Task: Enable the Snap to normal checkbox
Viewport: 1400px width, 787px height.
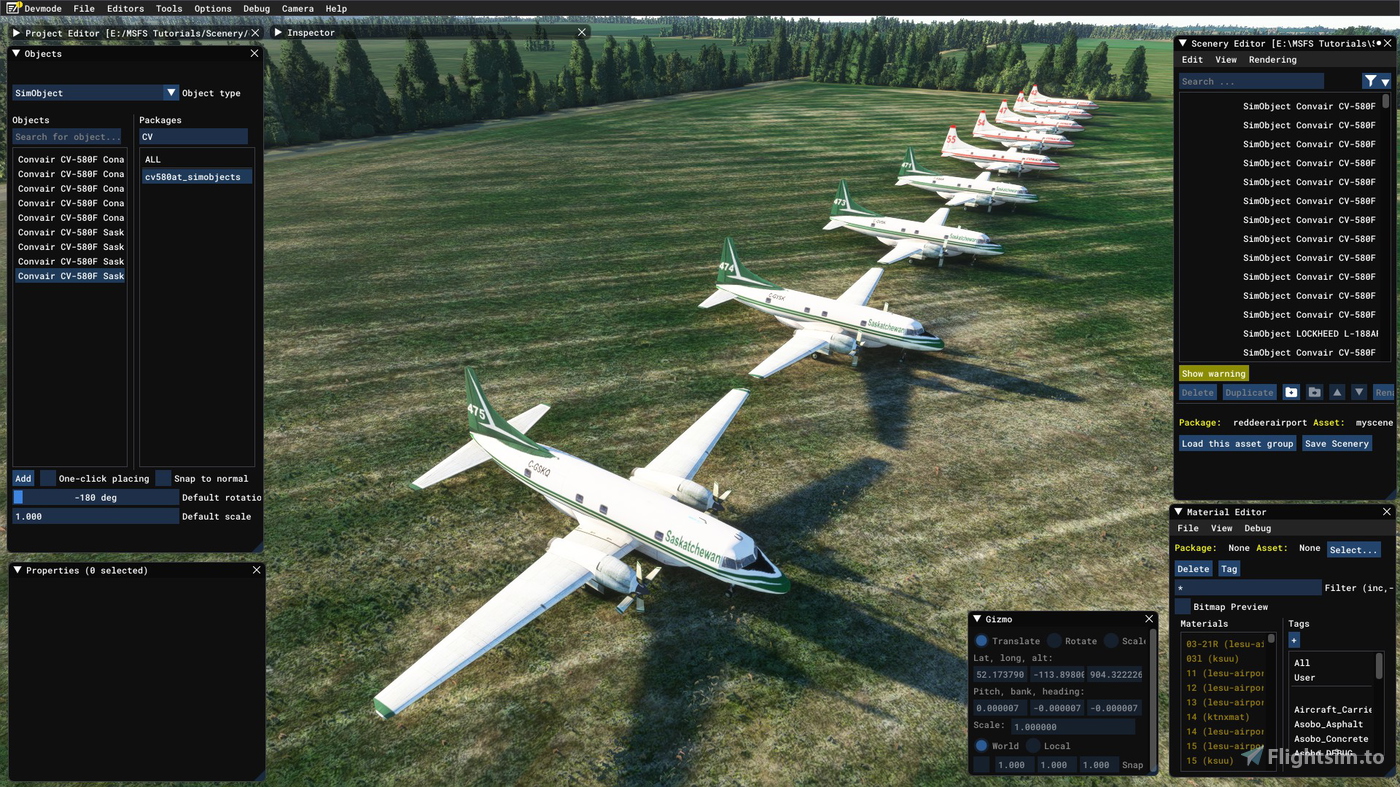Action: [163, 478]
